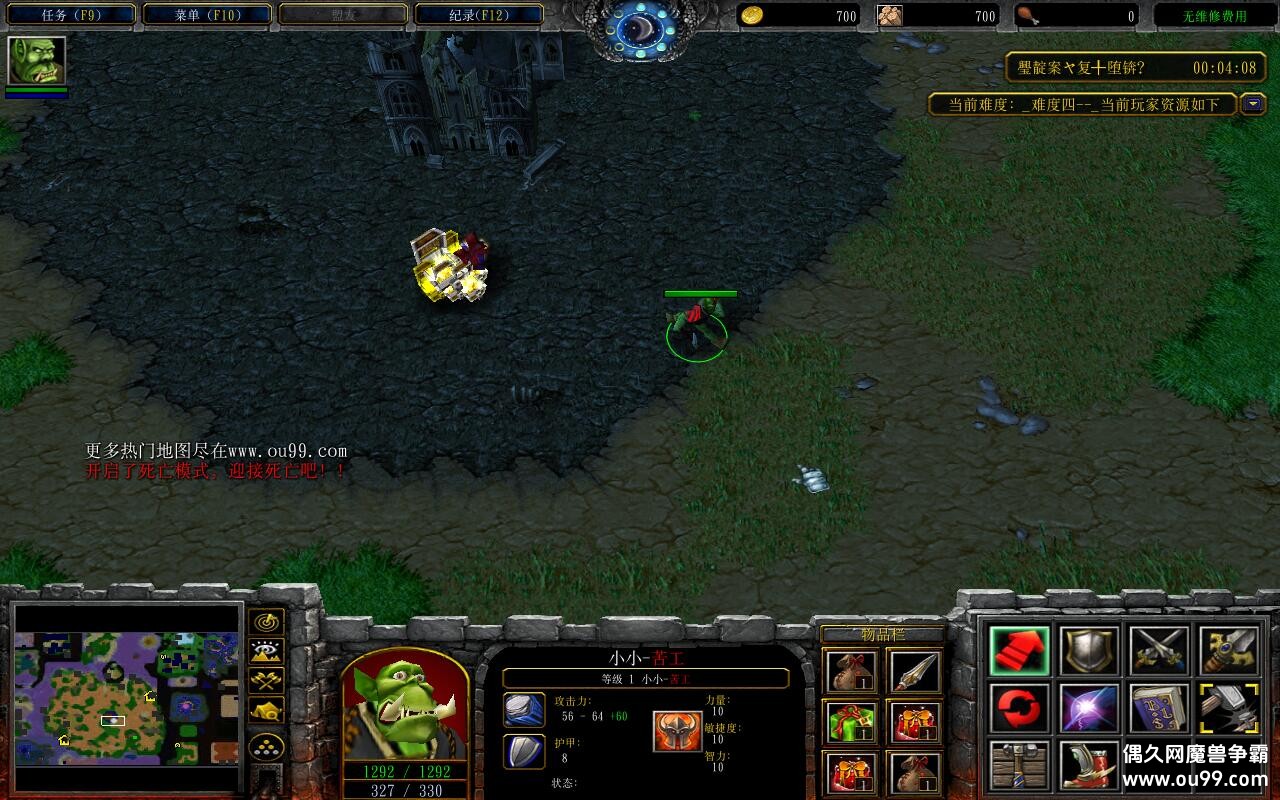This screenshot has width=1280, height=800.
Task: Toggle ally color mode (crossed axes)
Action: [266, 681]
